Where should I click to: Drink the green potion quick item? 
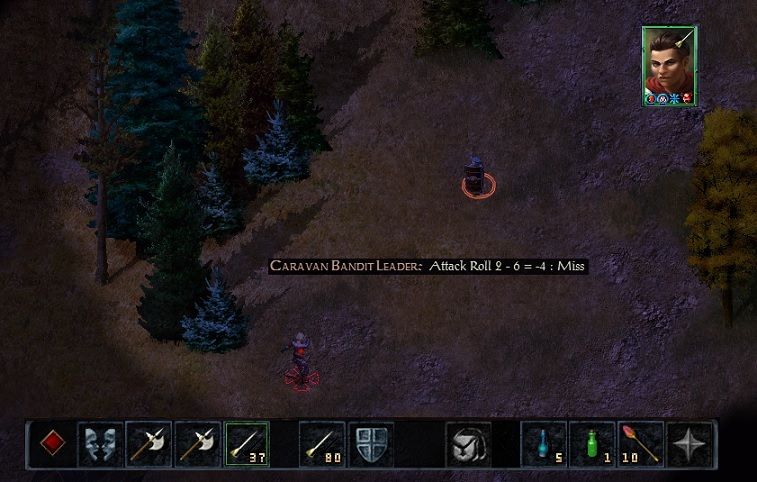point(592,443)
